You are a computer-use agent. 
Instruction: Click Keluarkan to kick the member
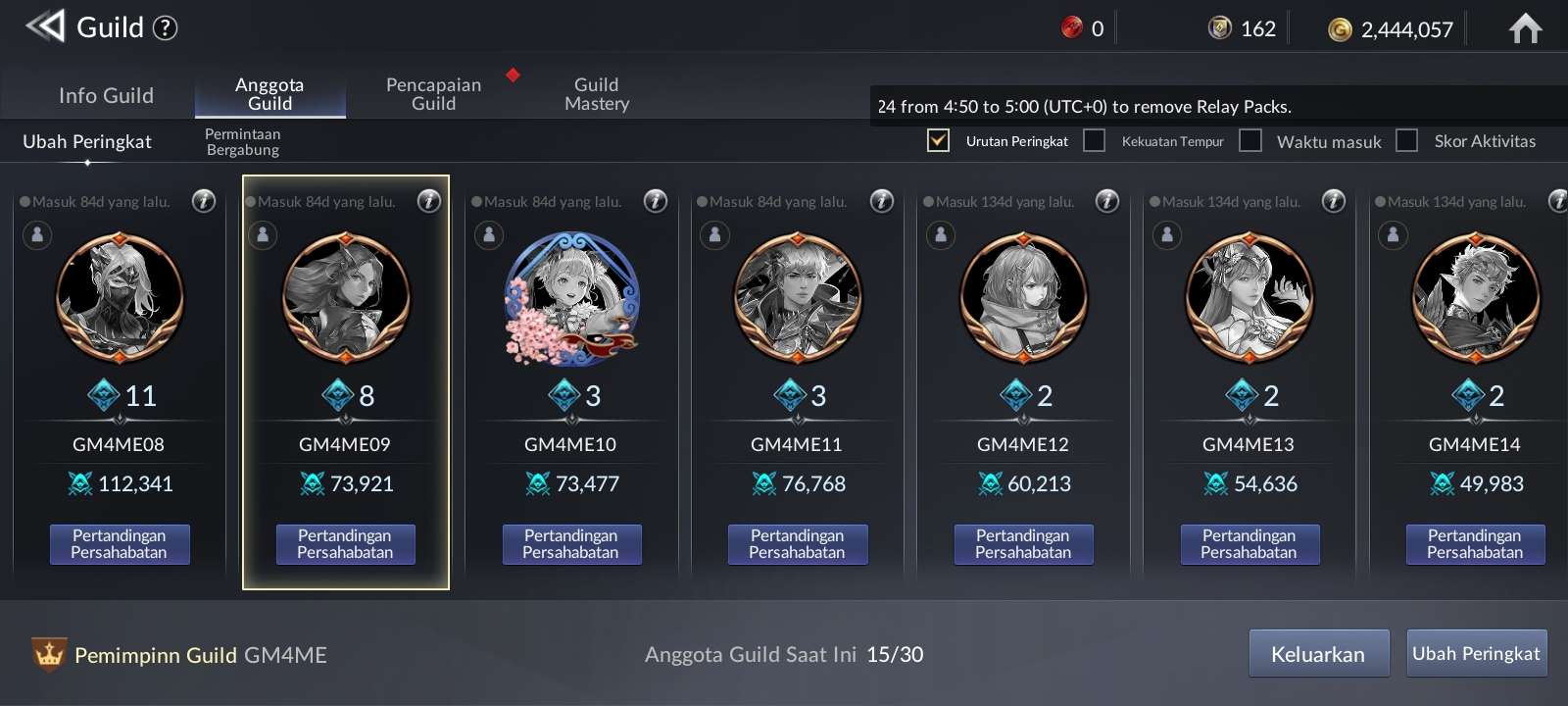click(x=1318, y=654)
